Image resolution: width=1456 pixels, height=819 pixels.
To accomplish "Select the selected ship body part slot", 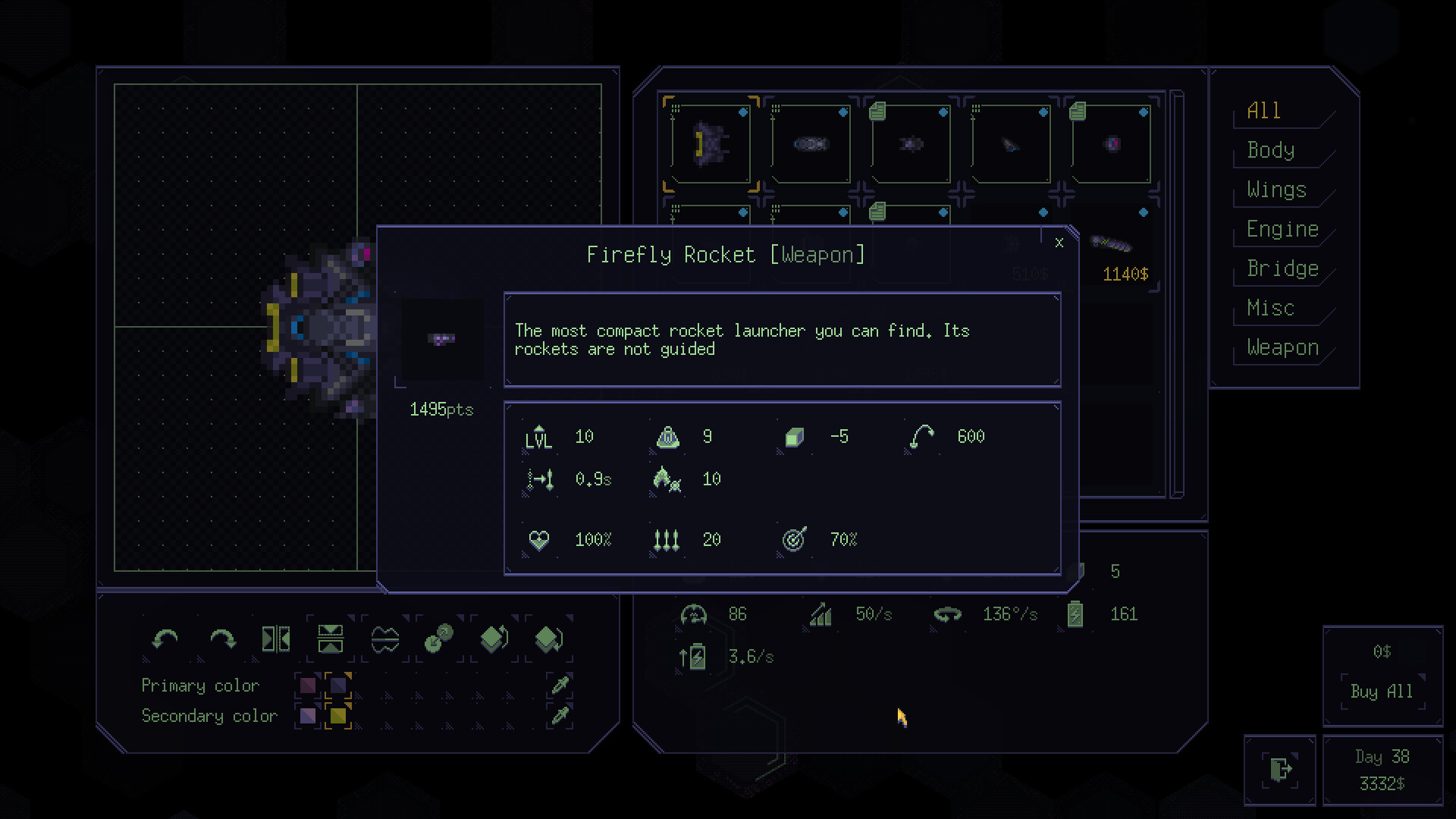I will pos(711,144).
